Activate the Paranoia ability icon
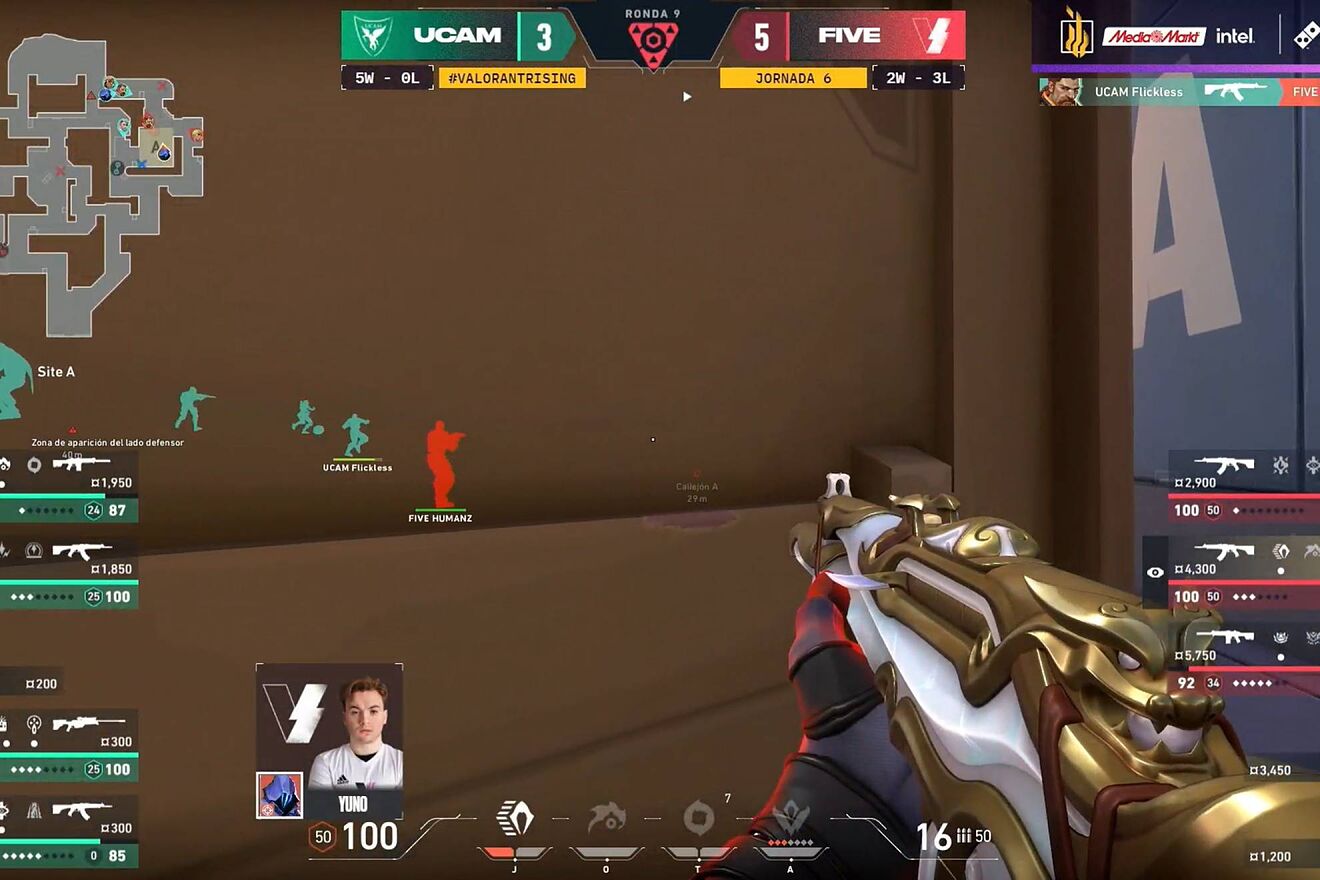This screenshot has height=880, width=1320. [x=606, y=819]
